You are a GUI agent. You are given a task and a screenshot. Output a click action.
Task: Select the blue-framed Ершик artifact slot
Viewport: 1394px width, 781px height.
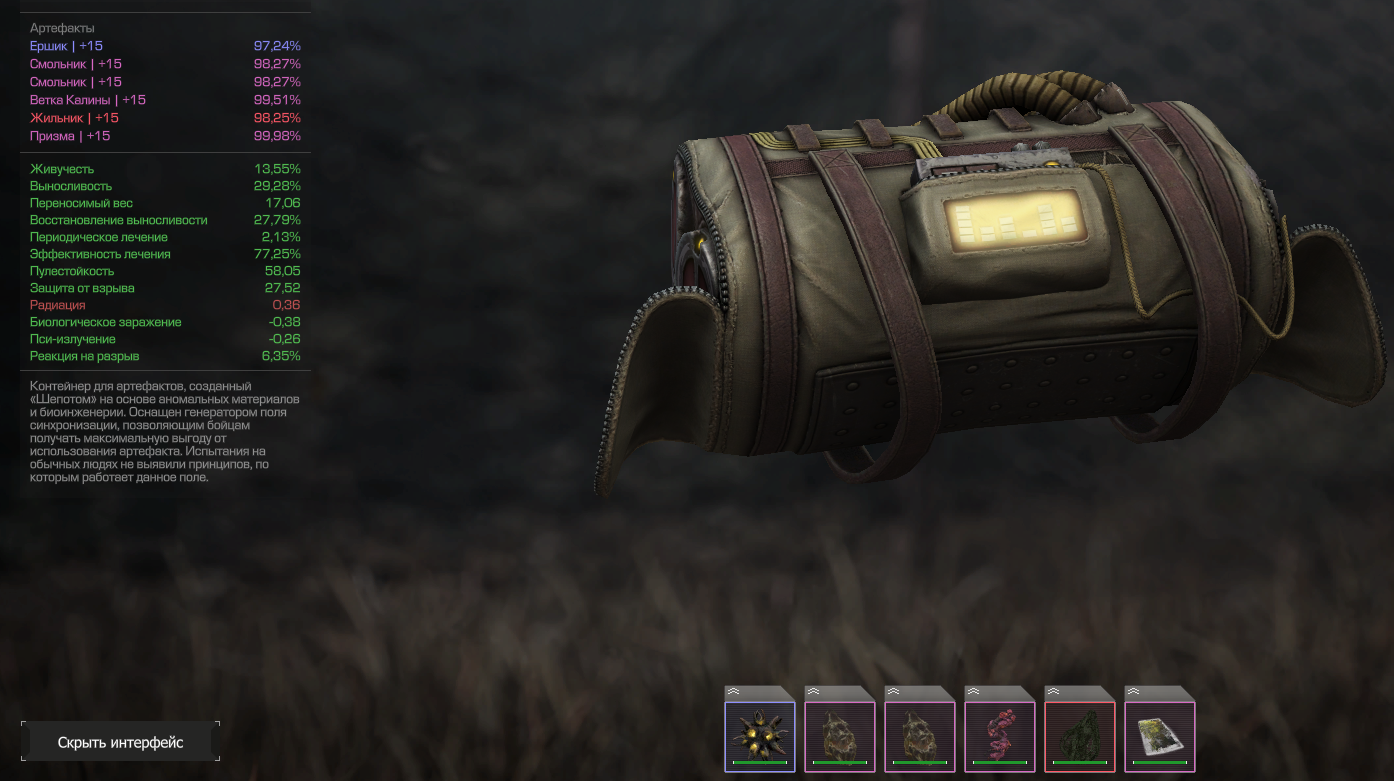(x=760, y=735)
